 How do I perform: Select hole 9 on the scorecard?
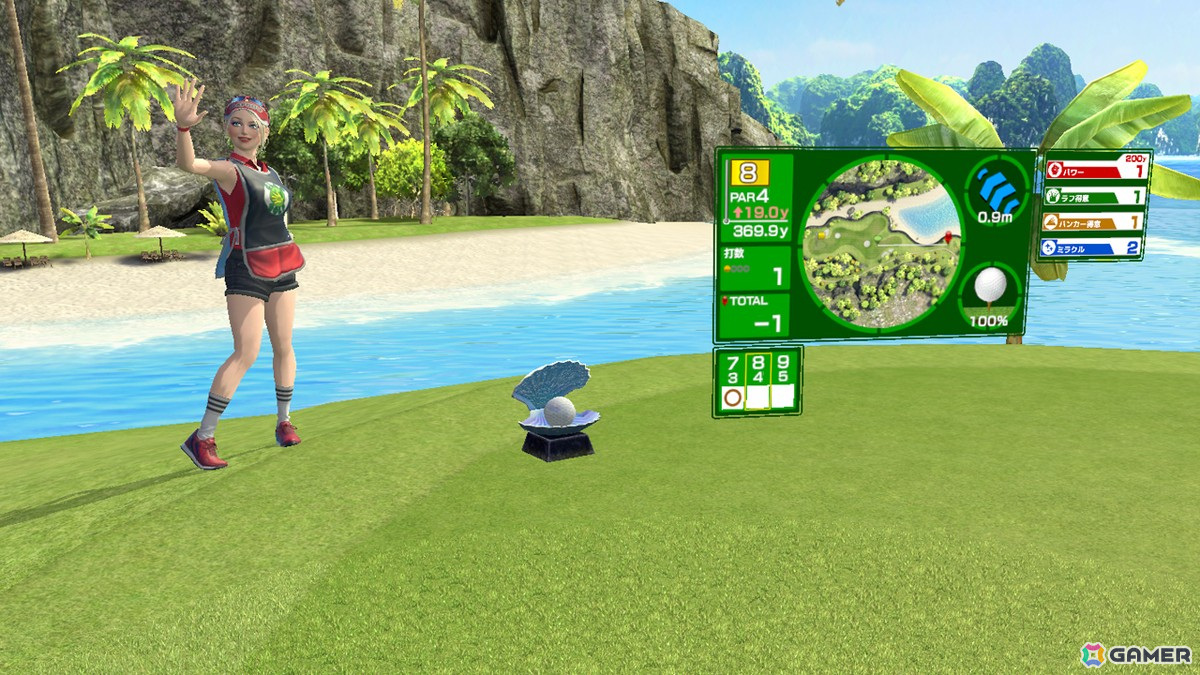tap(782, 380)
